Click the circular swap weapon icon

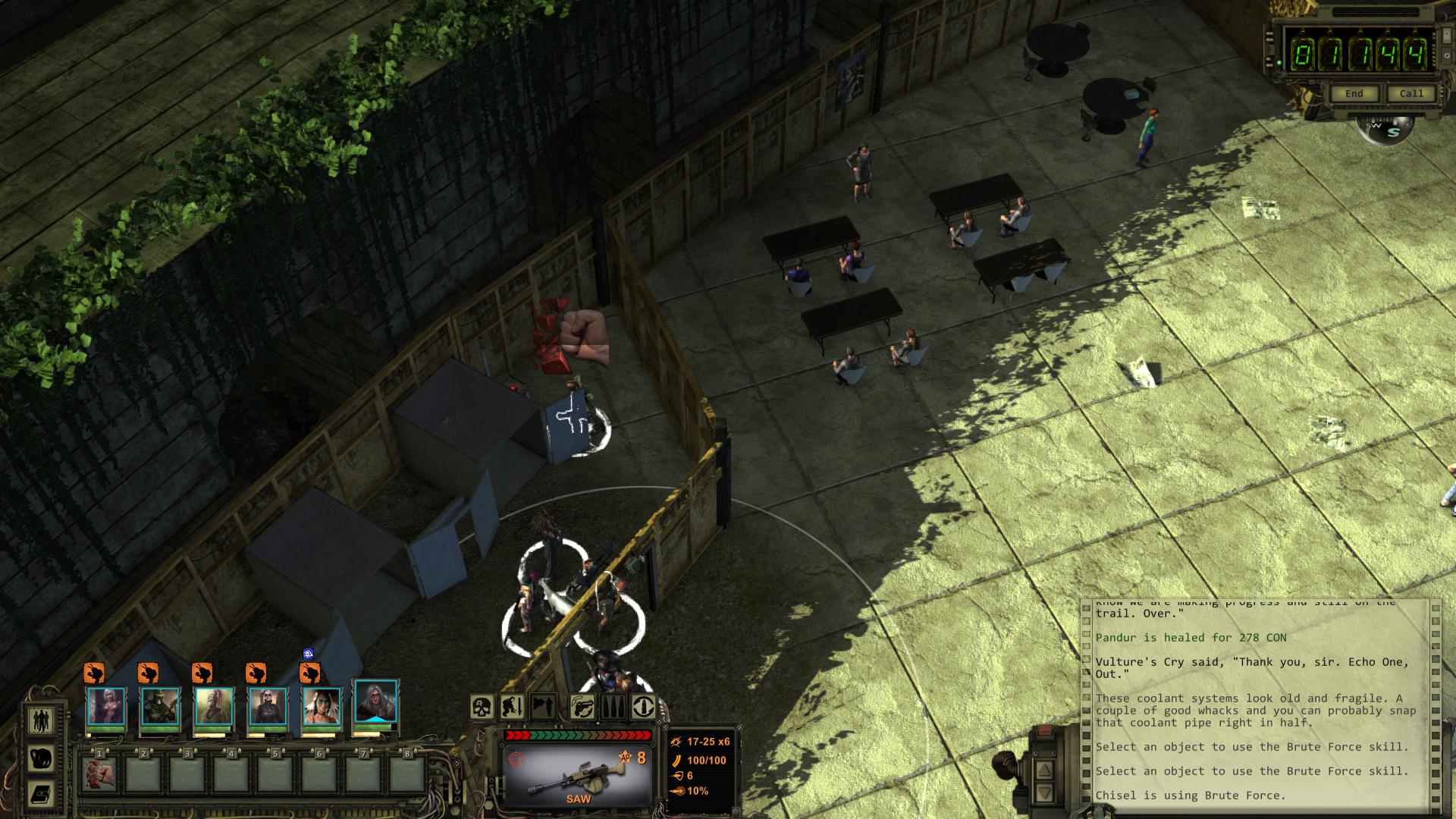click(644, 708)
